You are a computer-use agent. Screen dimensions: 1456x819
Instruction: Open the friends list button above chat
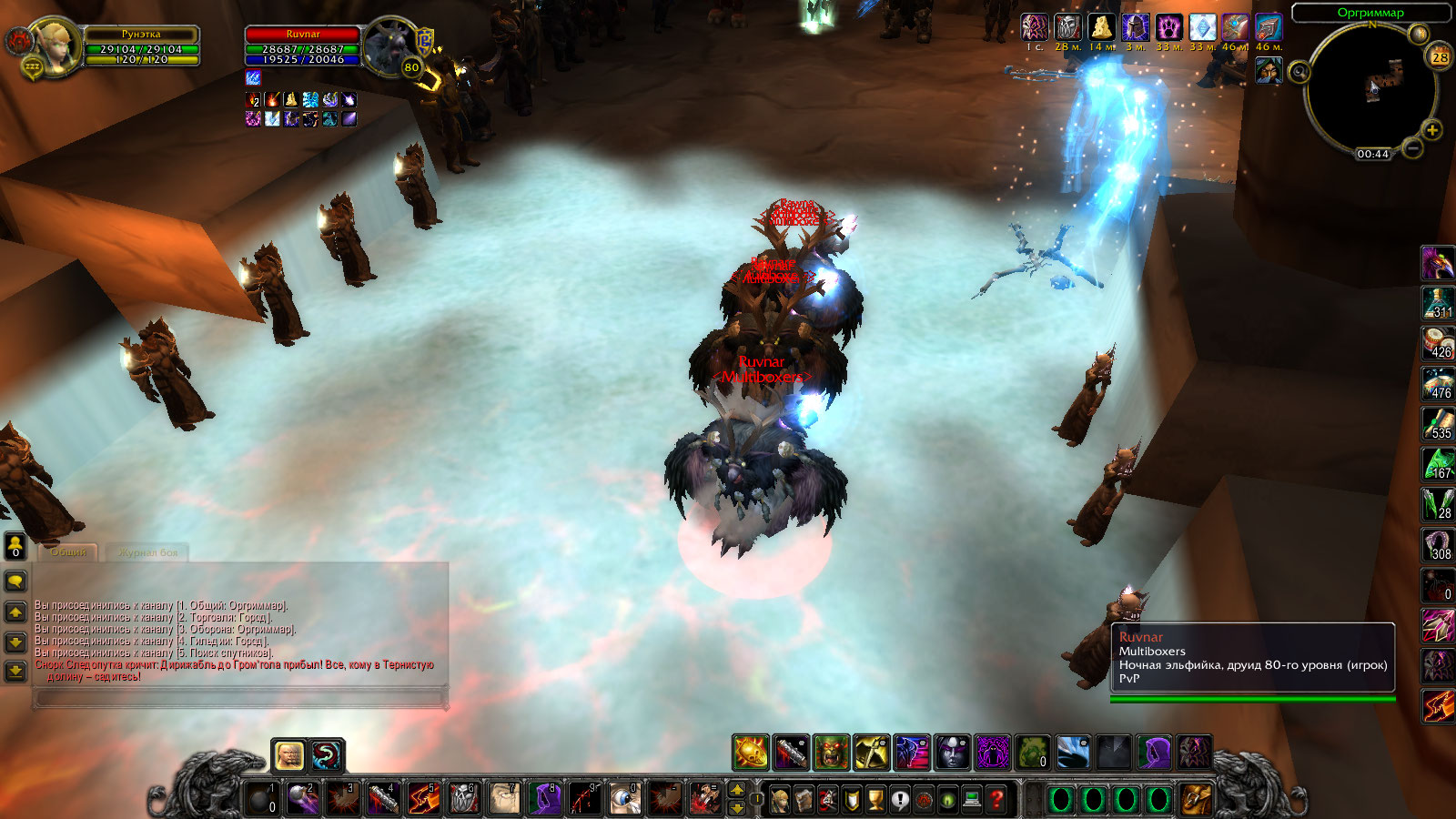click(15, 545)
